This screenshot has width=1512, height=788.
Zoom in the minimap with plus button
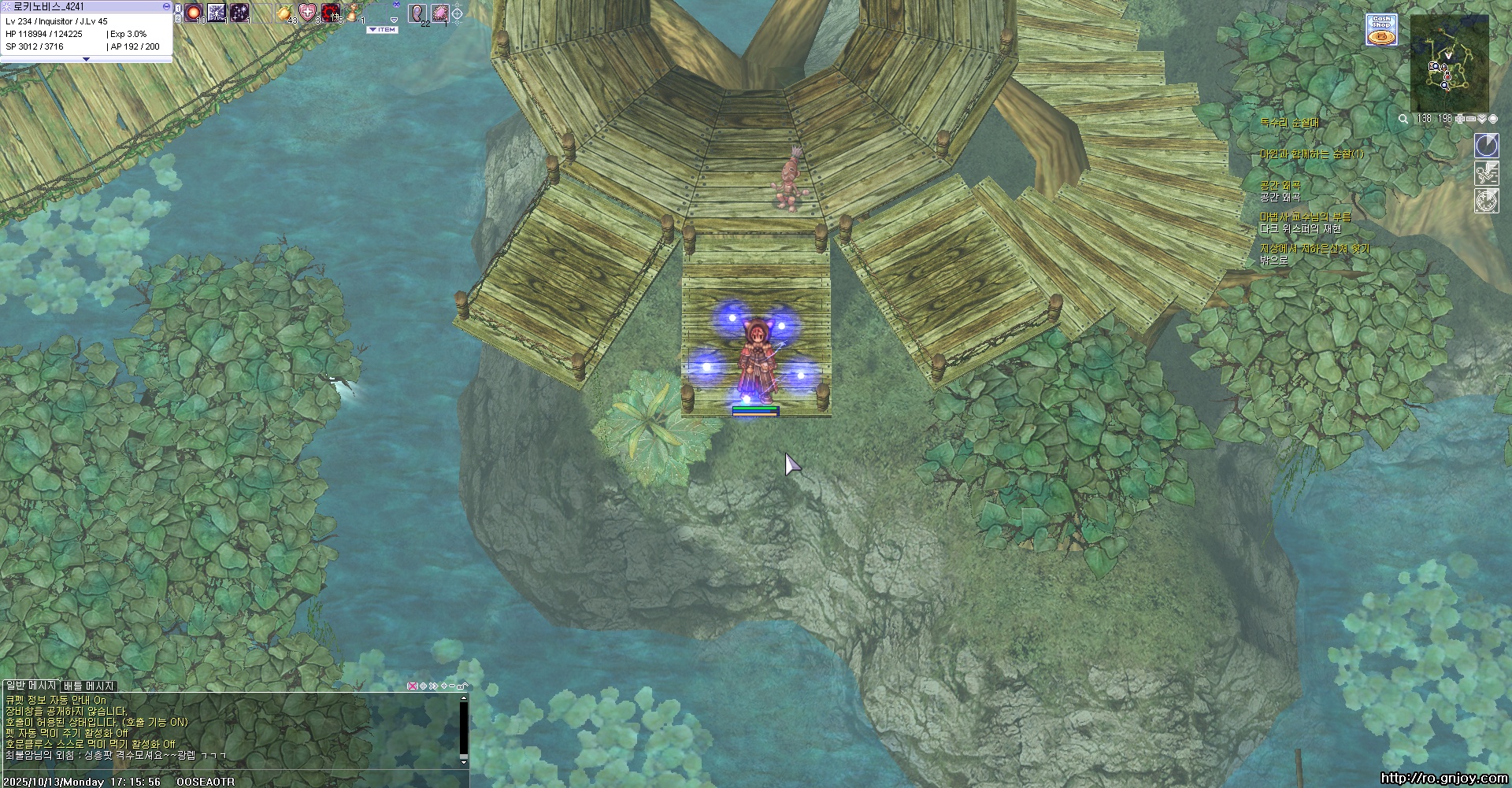tap(1460, 119)
